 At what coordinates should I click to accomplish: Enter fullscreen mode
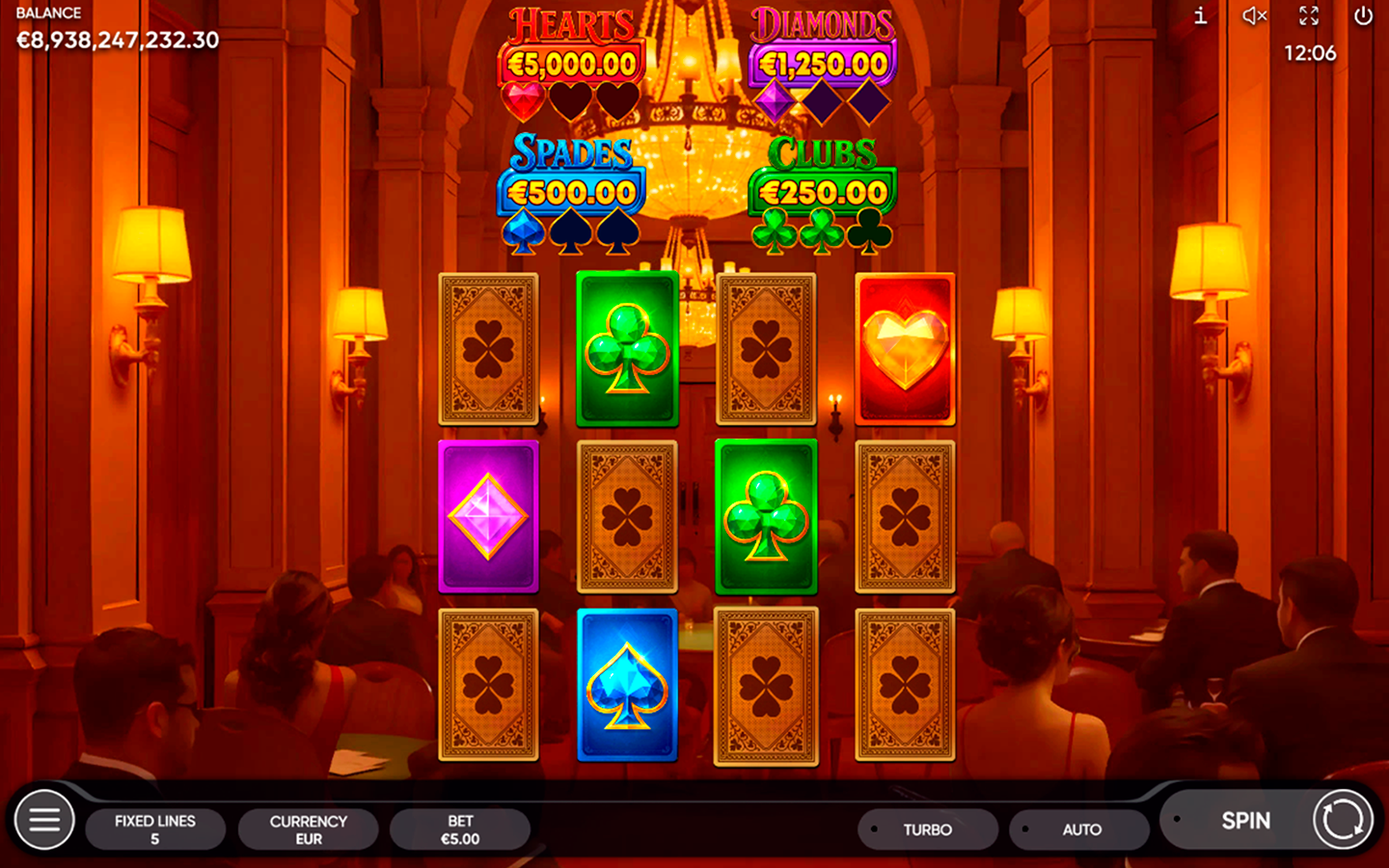click(1309, 15)
